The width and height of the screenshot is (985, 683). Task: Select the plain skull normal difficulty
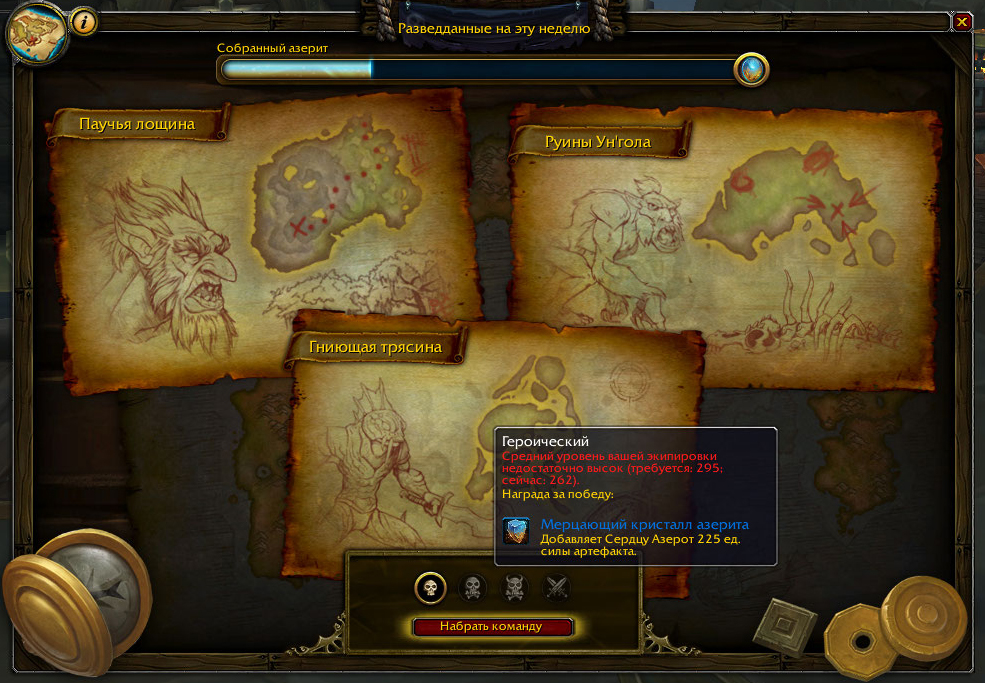tap(430, 588)
